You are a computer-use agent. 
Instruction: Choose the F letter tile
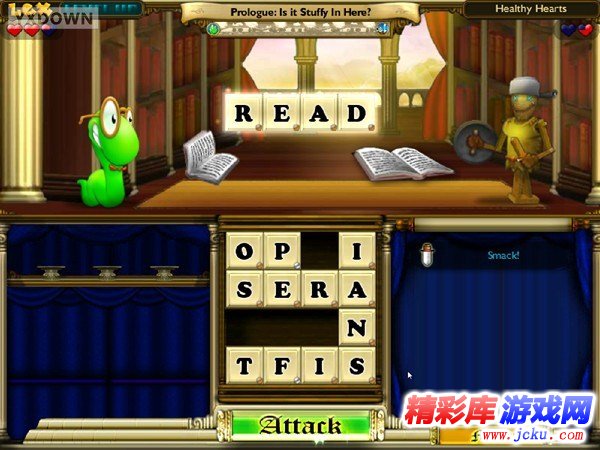click(x=282, y=365)
